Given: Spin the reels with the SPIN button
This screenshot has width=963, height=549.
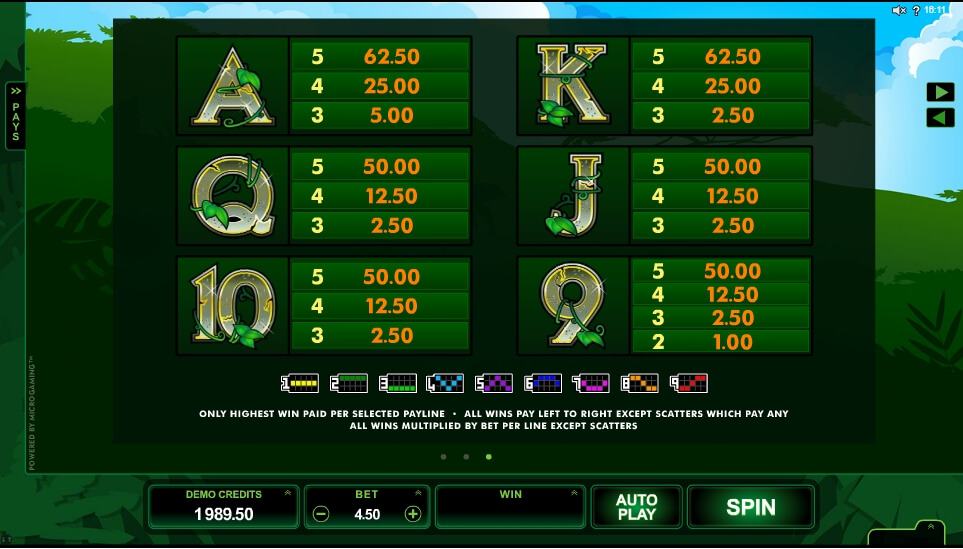Looking at the screenshot, I should click(x=751, y=507).
